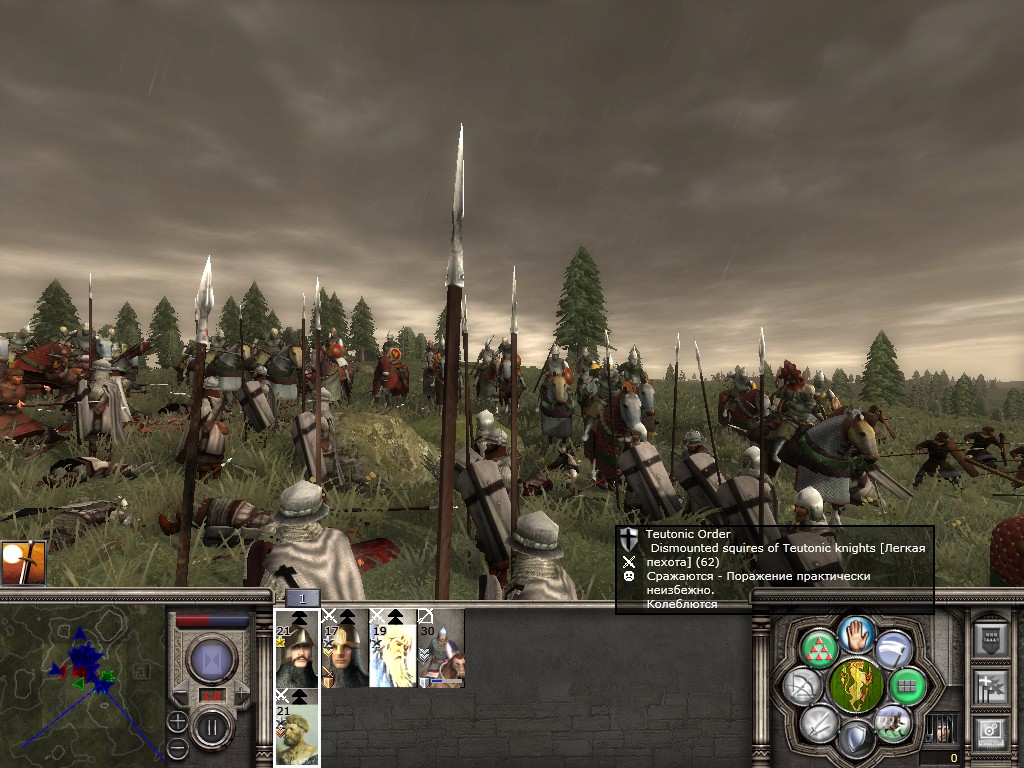Zoom out the minimap with minus button
This screenshot has width=1024, height=768.
(177, 747)
